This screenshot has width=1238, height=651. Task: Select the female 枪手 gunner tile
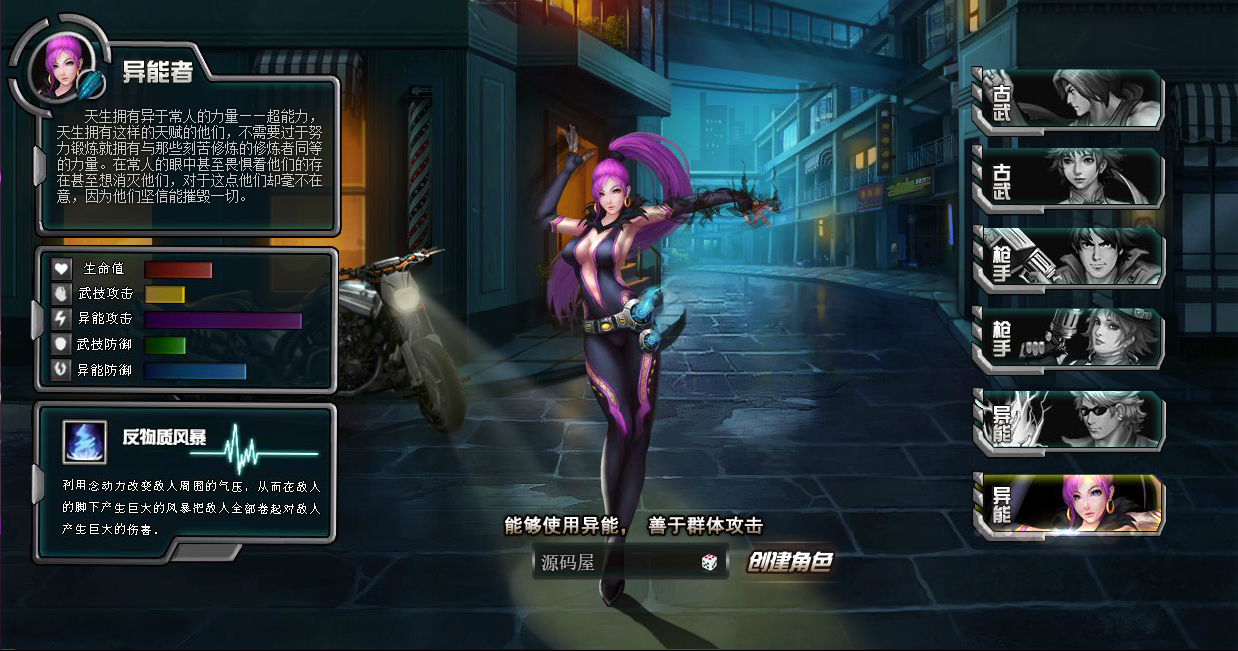(1068, 338)
